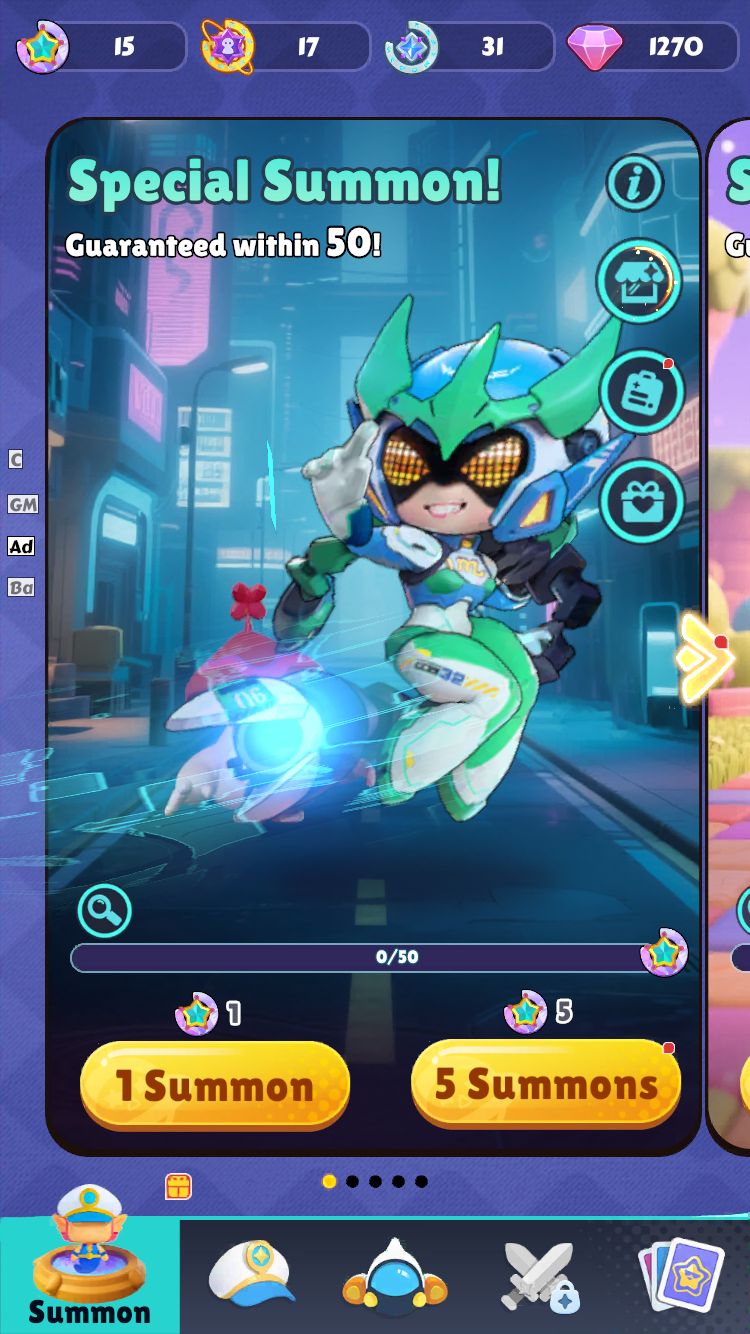
Task: Perform 5 Summons
Action: 546,1084
